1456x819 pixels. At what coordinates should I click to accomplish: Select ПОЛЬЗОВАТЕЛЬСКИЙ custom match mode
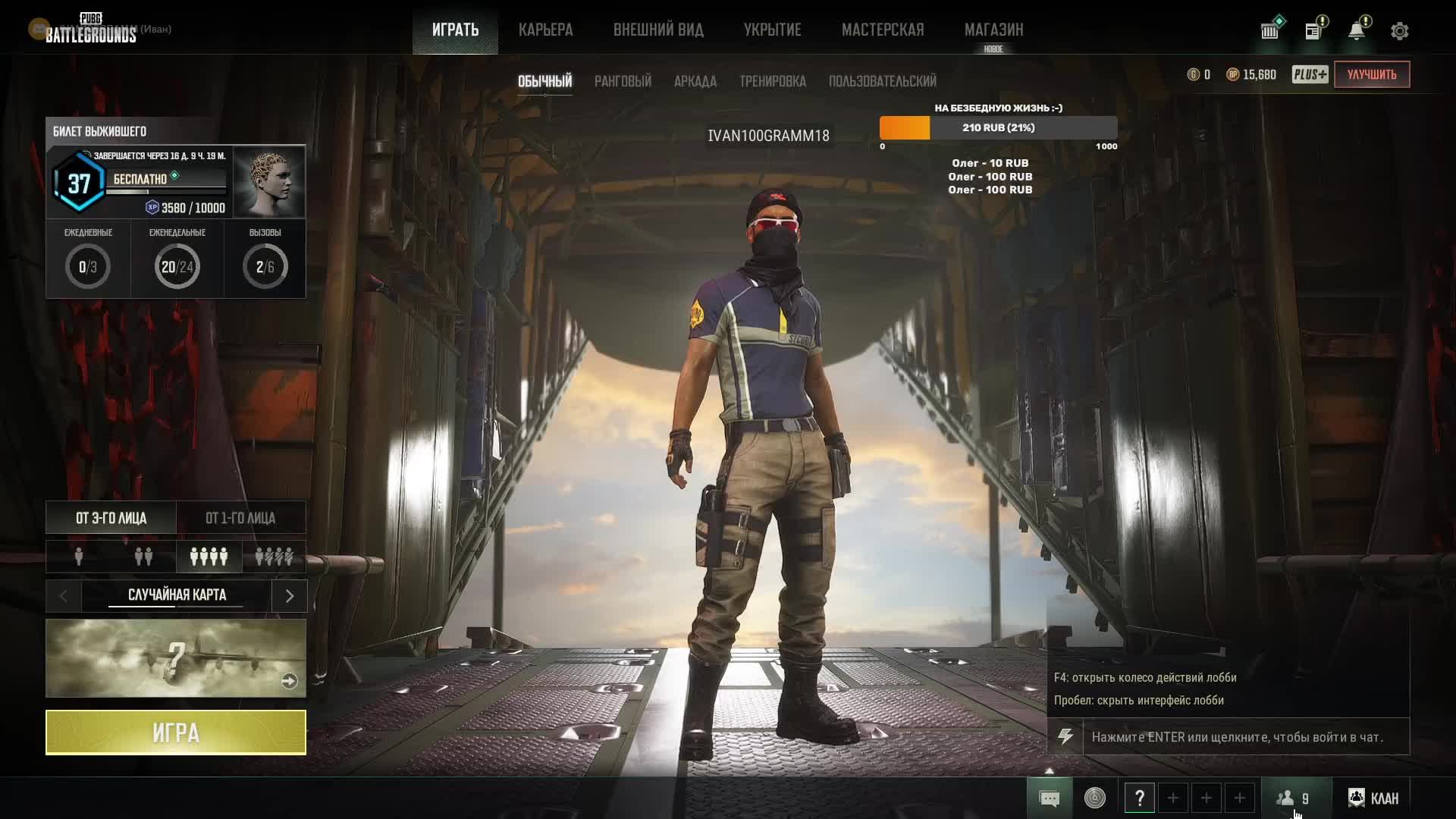click(x=882, y=81)
